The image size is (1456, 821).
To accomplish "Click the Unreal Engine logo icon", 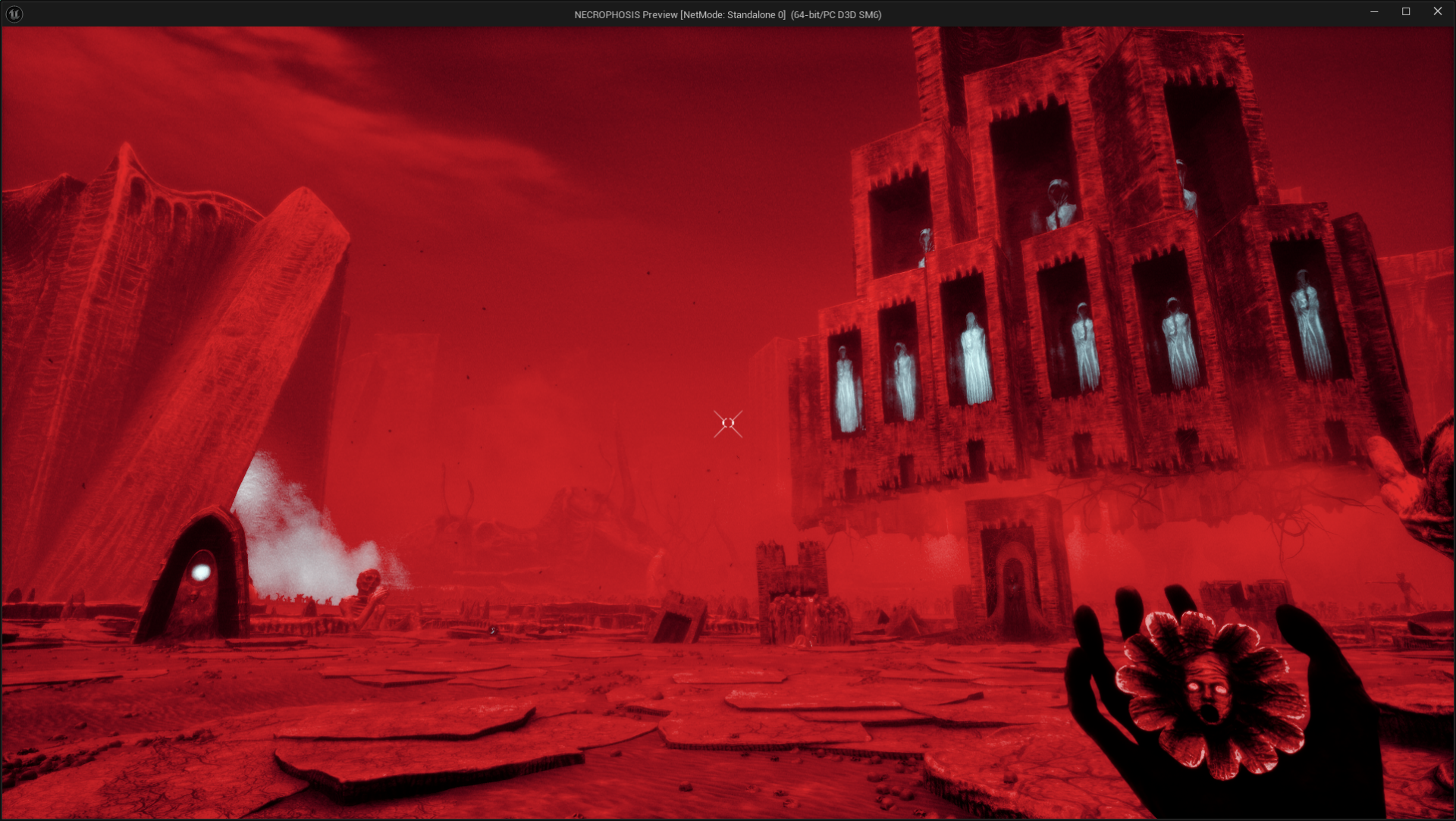I will click(x=14, y=13).
